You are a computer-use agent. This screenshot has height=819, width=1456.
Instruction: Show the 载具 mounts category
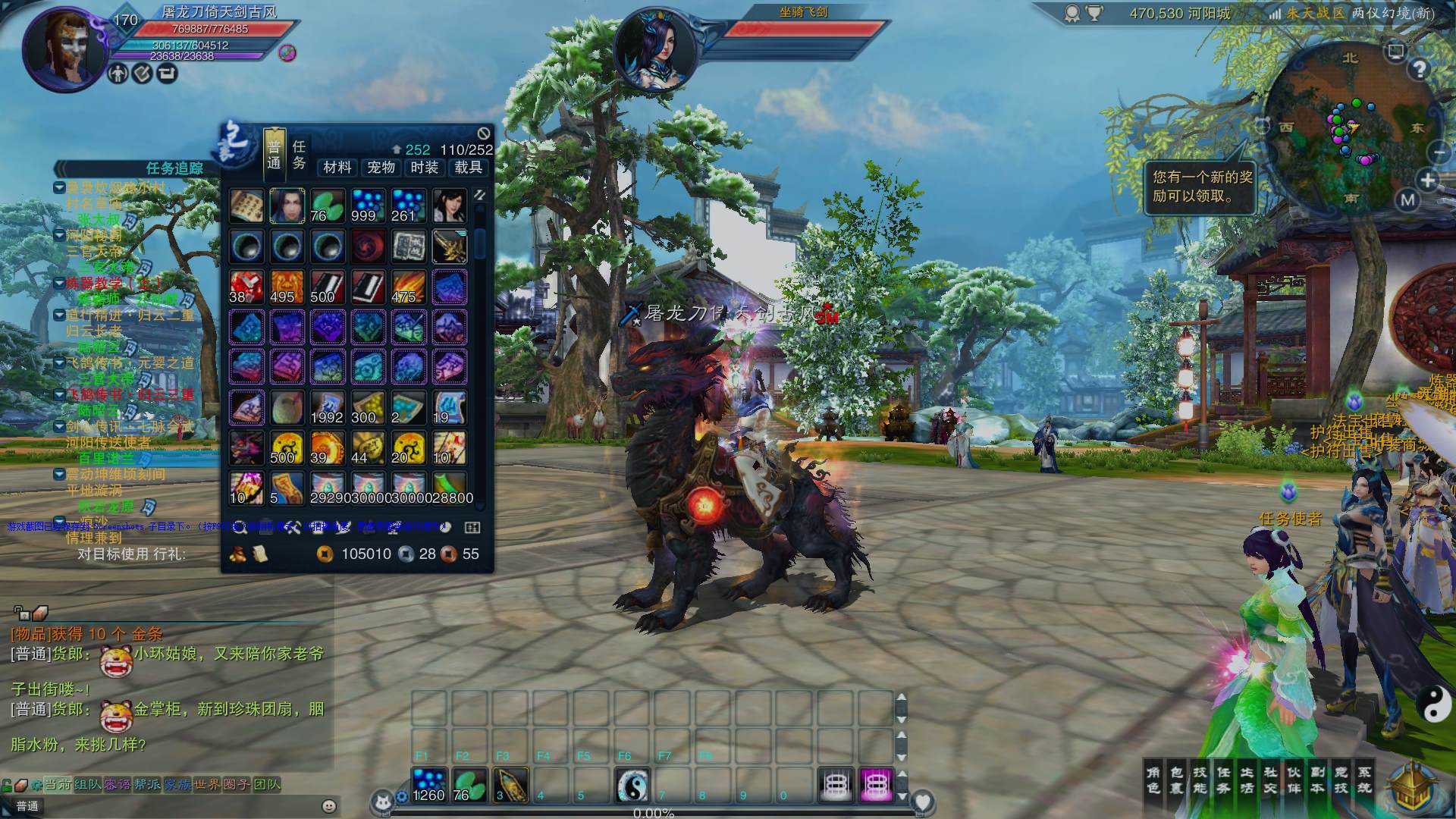(468, 168)
